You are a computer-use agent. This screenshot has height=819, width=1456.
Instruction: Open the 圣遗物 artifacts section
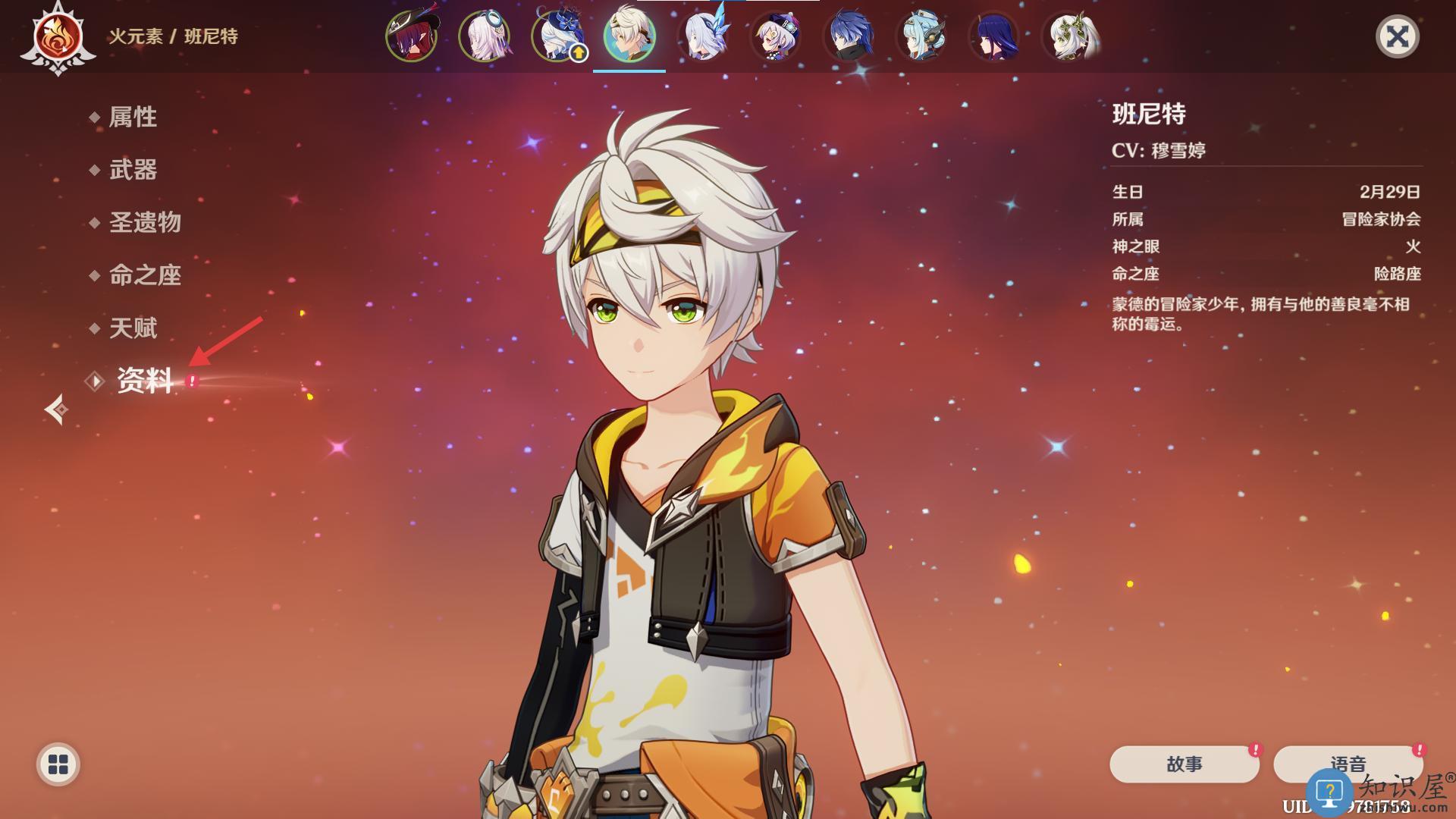[145, 222]
